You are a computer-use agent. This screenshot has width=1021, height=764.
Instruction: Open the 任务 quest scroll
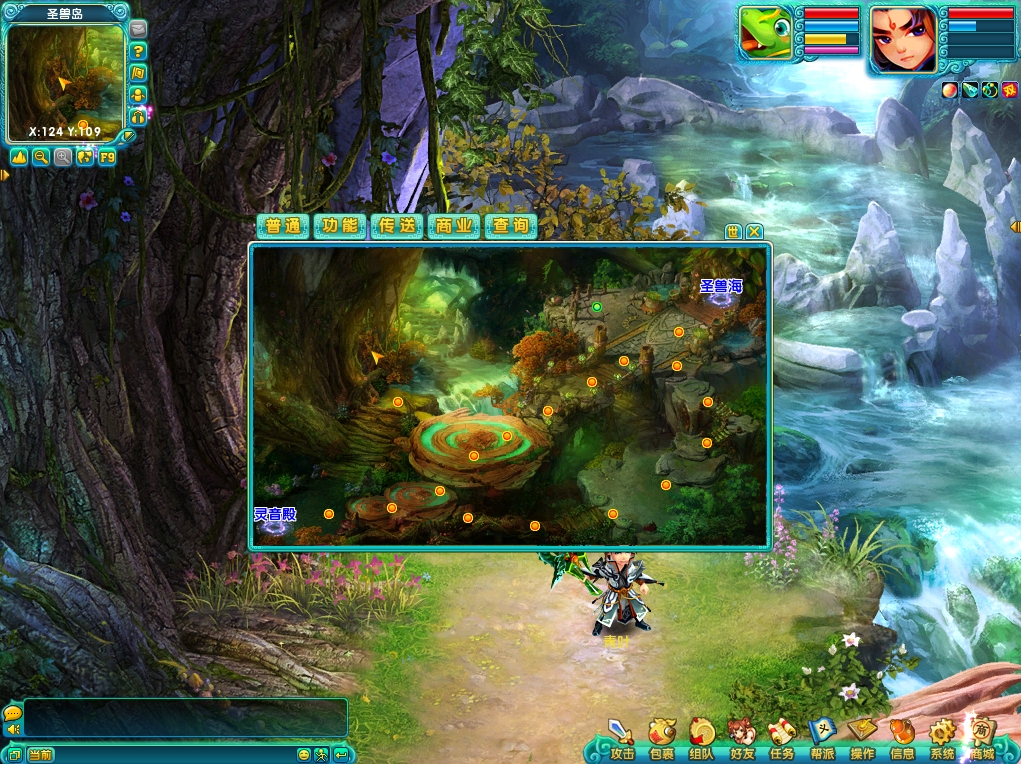[x=782, y=740]
